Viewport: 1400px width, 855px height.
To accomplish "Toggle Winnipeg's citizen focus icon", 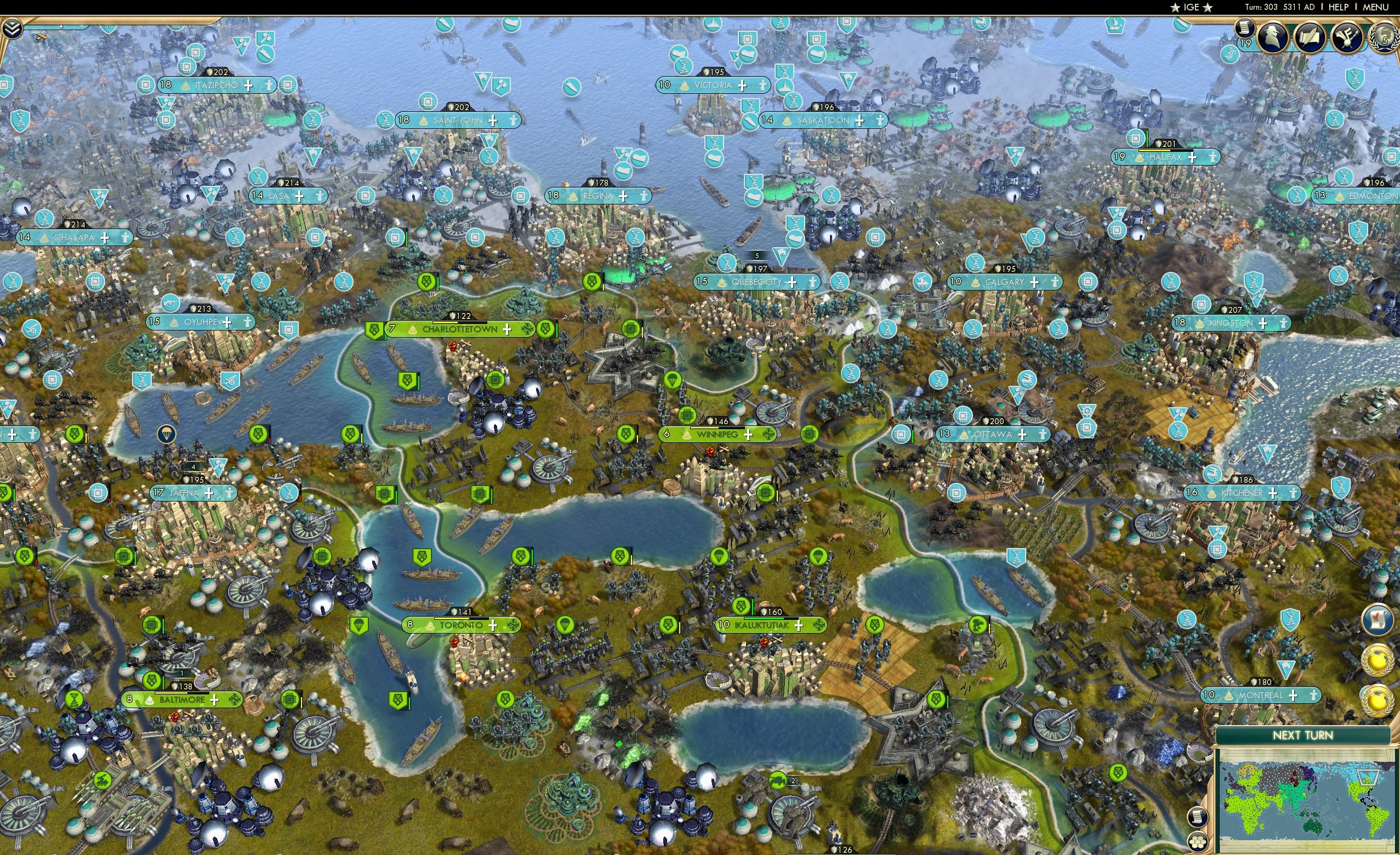I will pos(769,435).
